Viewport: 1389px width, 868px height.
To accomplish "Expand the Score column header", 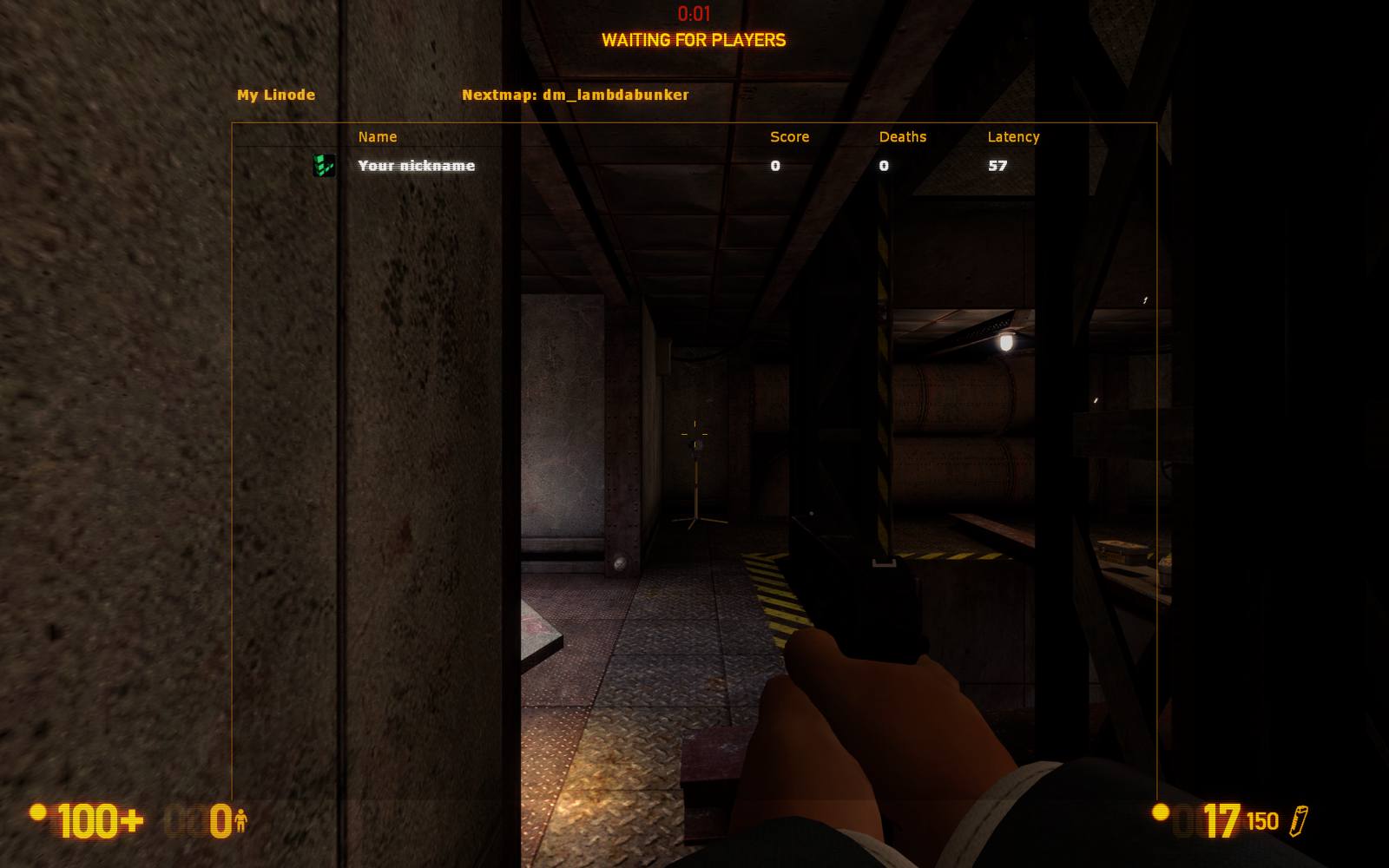I will pos(788,136).
